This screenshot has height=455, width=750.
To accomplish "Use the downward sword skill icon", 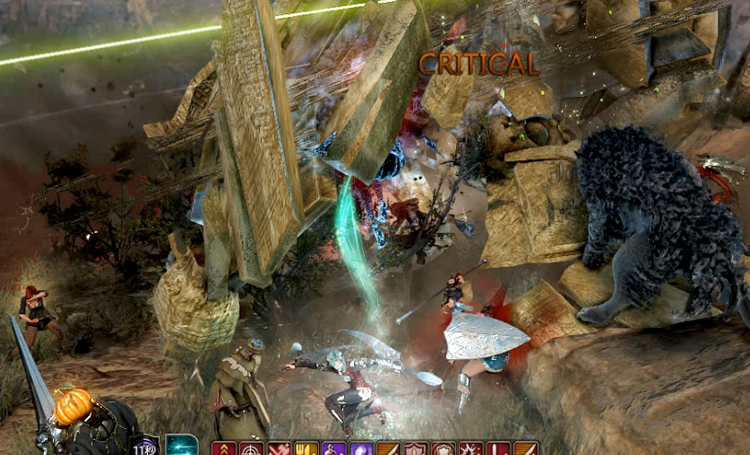I will pyautogui.click(x=497, y=448).
